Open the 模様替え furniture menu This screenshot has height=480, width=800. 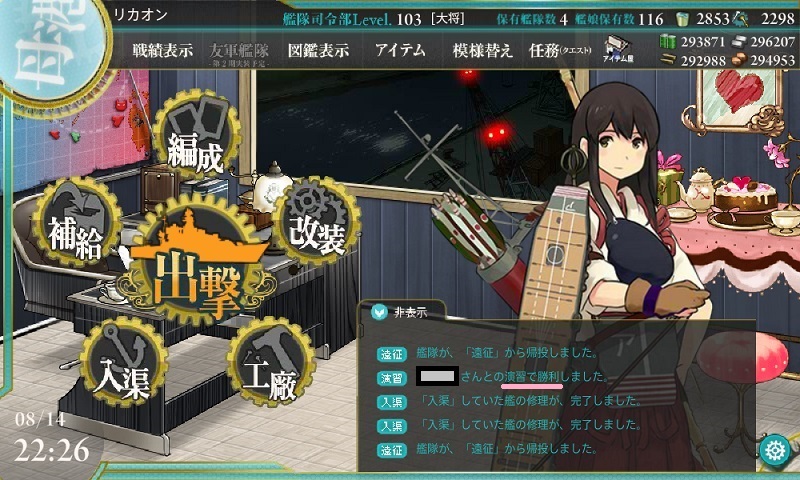pyautogui.click(x=482, y=51)
